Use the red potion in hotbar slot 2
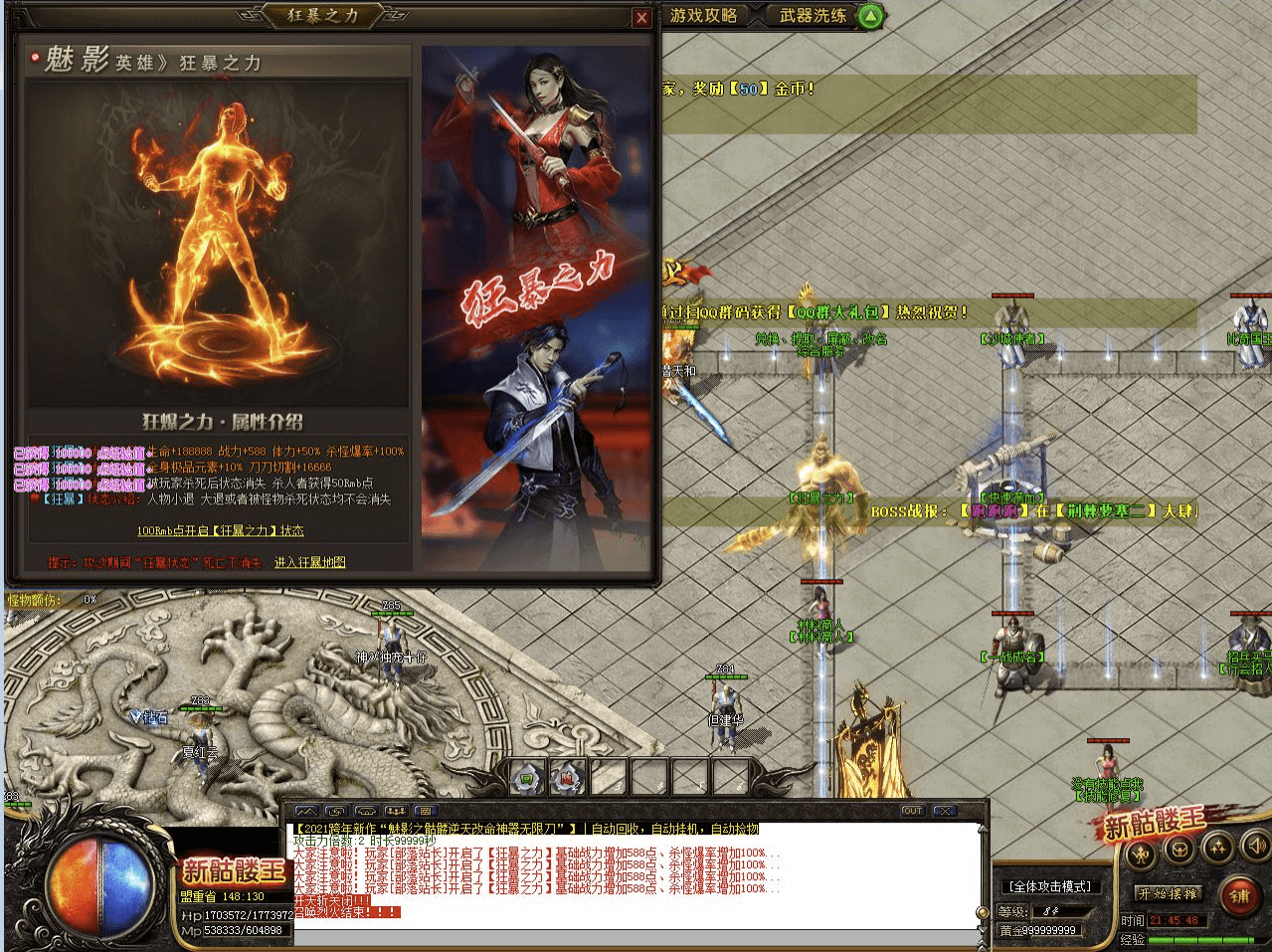The height and width of the screenshot is (952, 1272). point(568,778)
